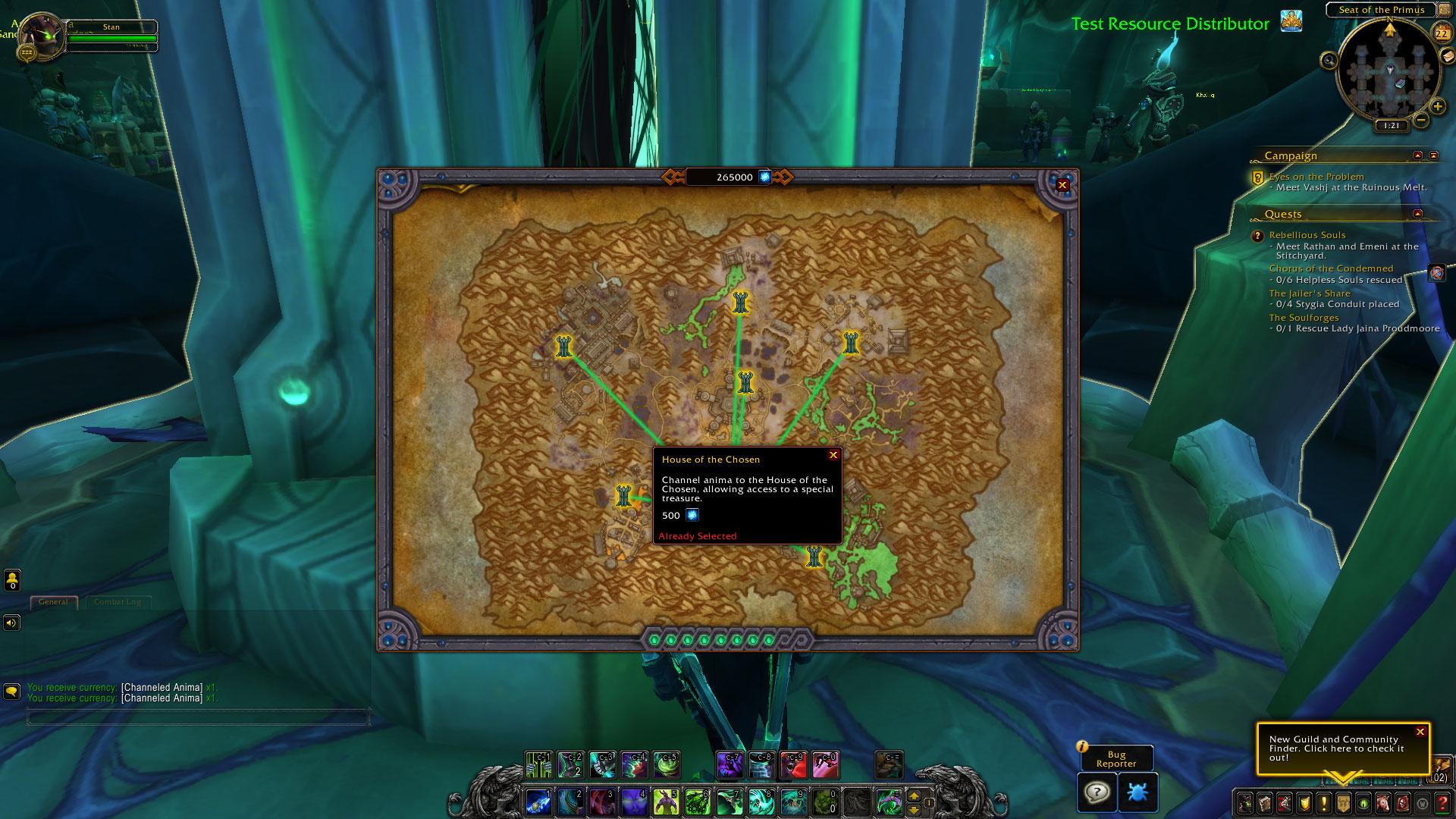Open the question-mark speech bubble feedback button
The width and height of the screenshot is (1456, 819).
1097,792
